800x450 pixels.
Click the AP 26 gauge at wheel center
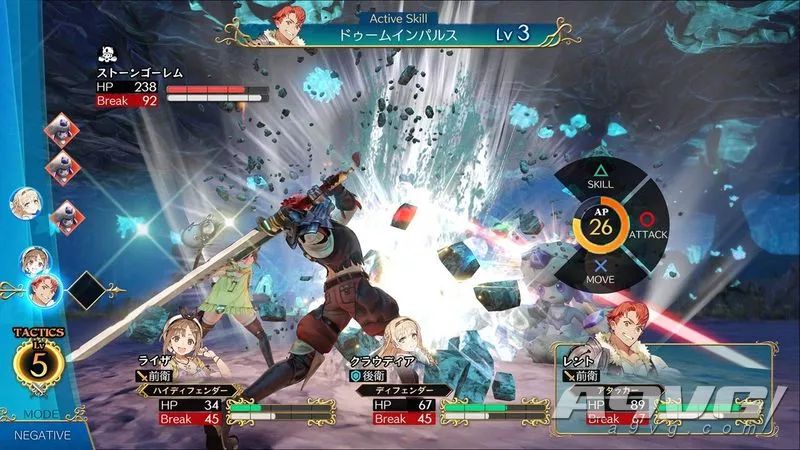(x=601, y=225)
